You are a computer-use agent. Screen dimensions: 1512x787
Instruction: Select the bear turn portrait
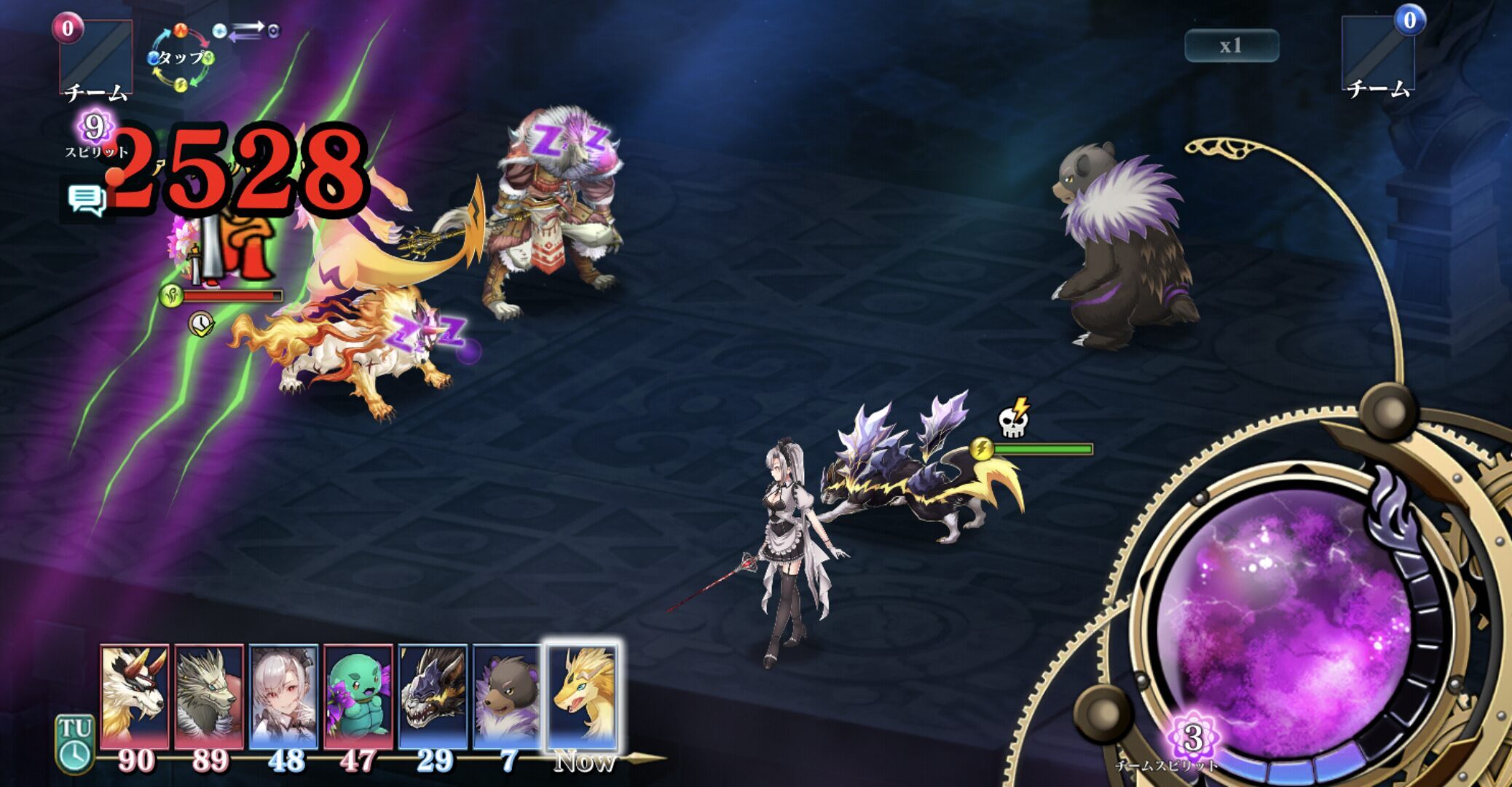[507, 696]
